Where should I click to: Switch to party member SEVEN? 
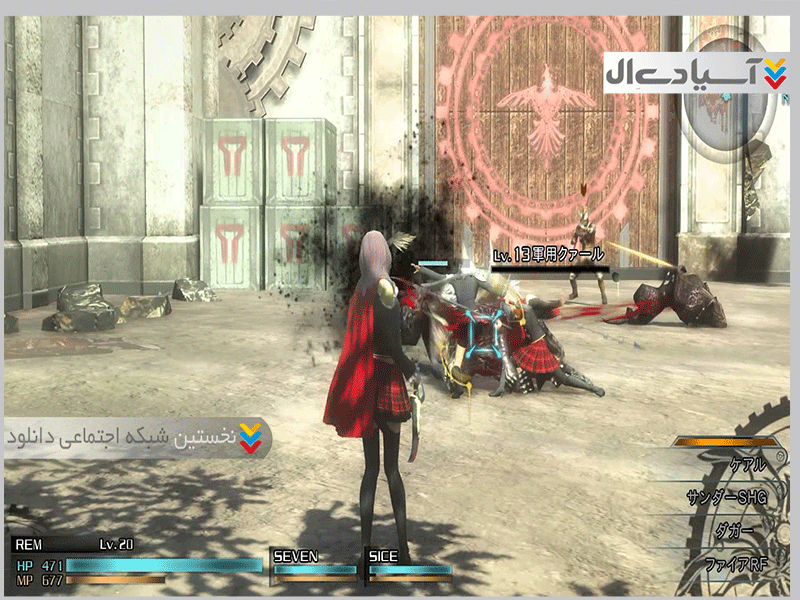pyautogui.click(x=314, y=564)
